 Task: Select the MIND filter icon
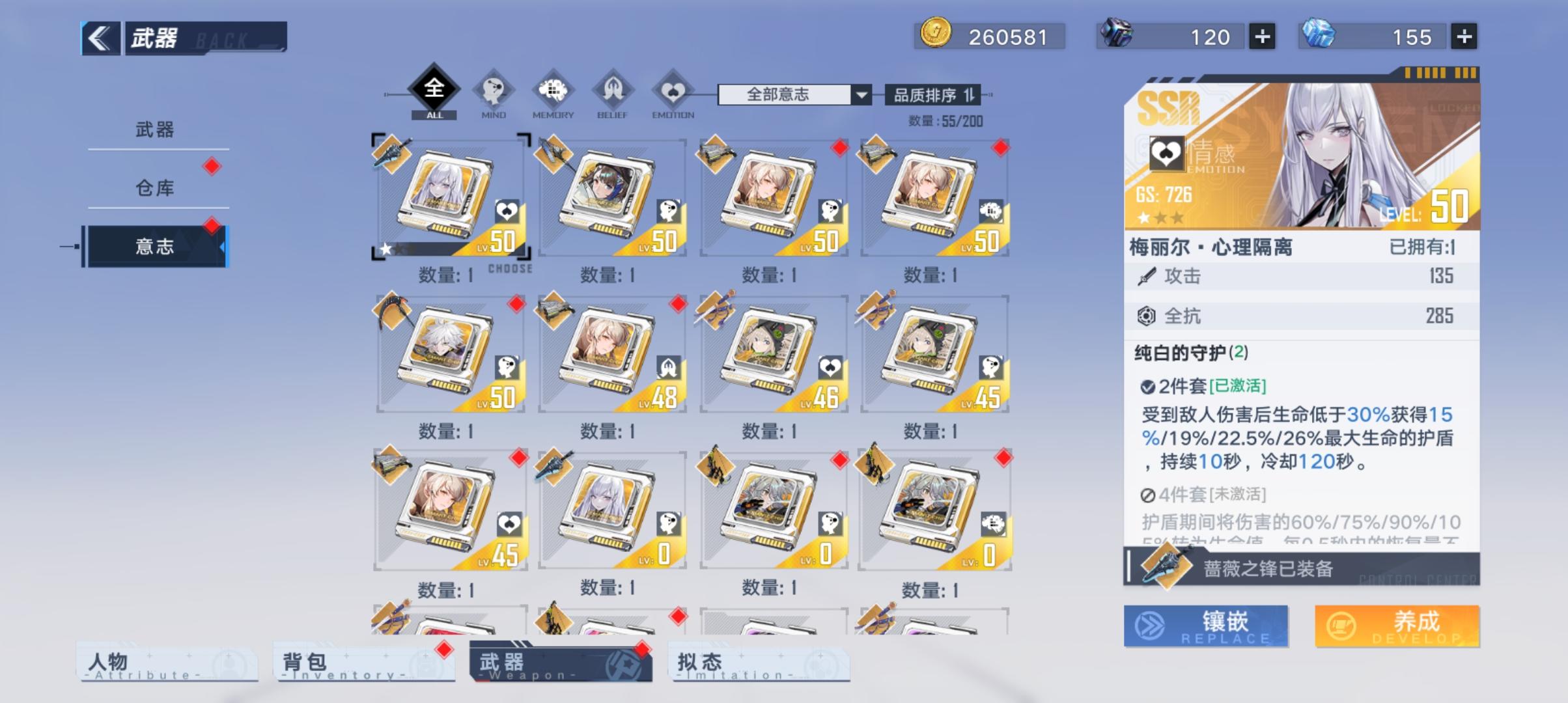tap(493, 91)
